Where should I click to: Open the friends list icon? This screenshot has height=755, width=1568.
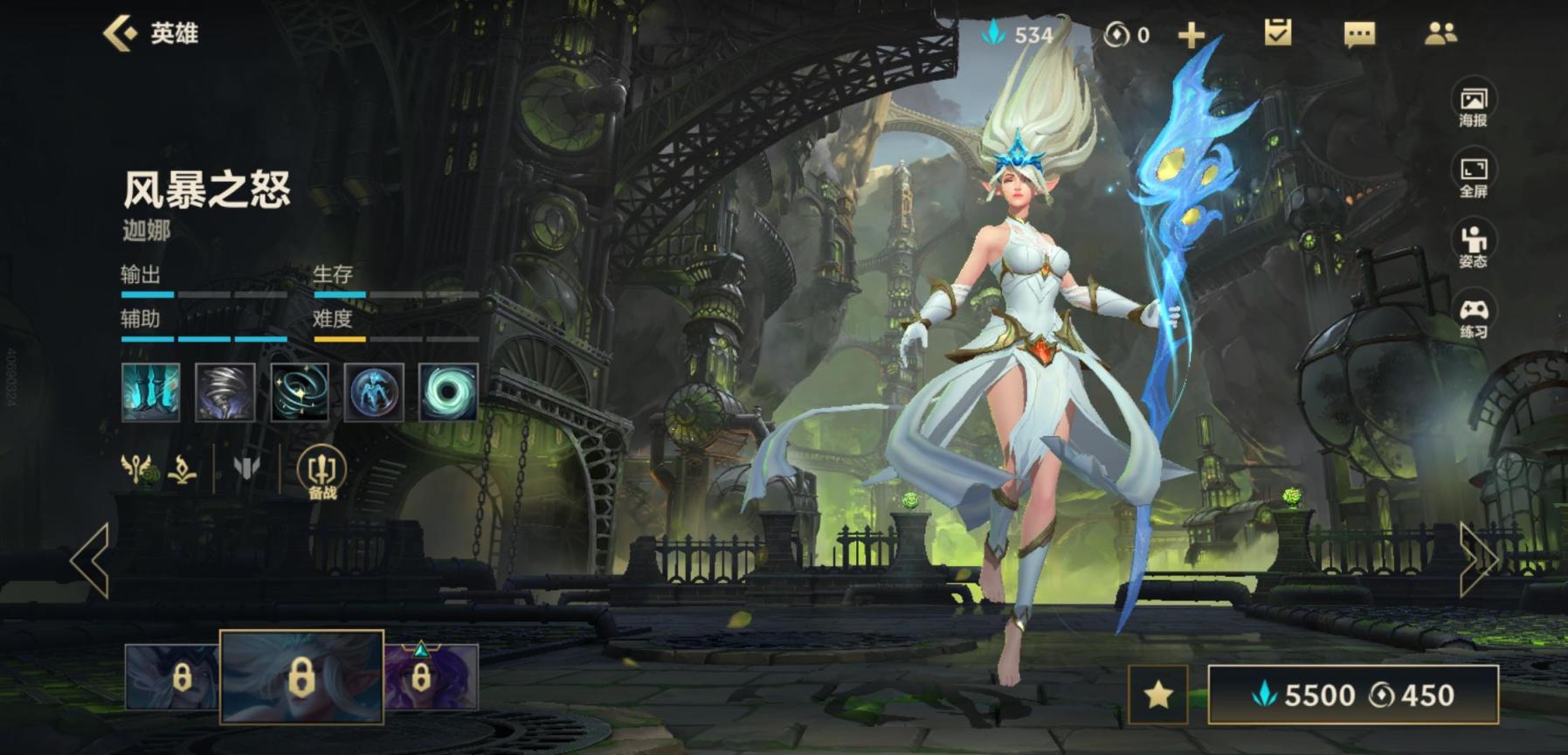click(1440, 33)
